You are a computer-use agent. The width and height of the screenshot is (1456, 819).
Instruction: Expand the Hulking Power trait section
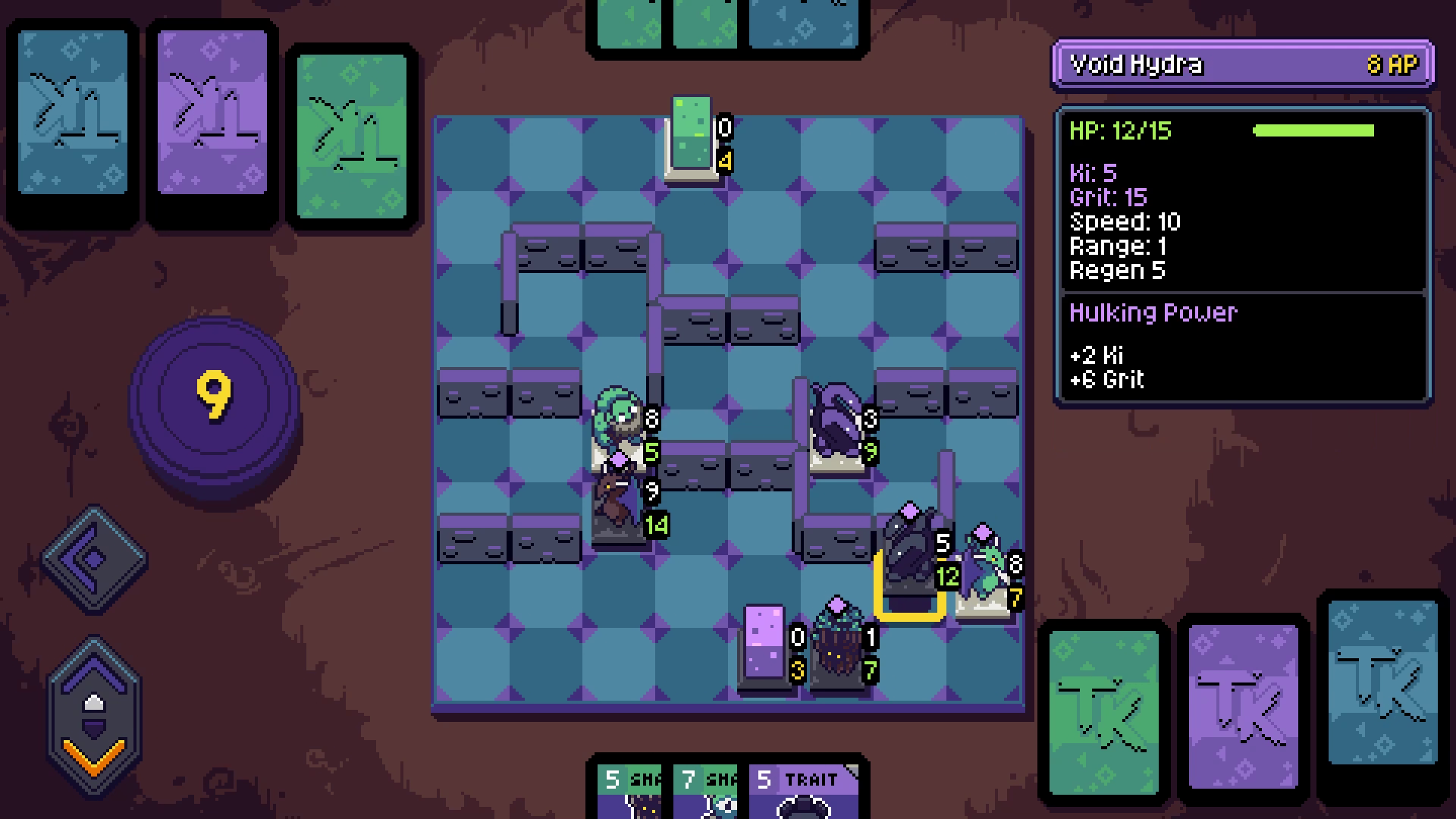(1153, 312)
